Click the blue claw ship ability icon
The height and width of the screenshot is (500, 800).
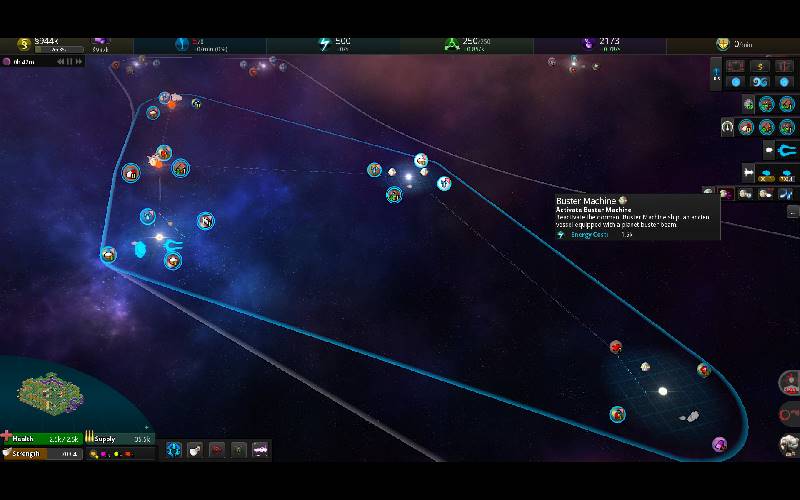784,152
